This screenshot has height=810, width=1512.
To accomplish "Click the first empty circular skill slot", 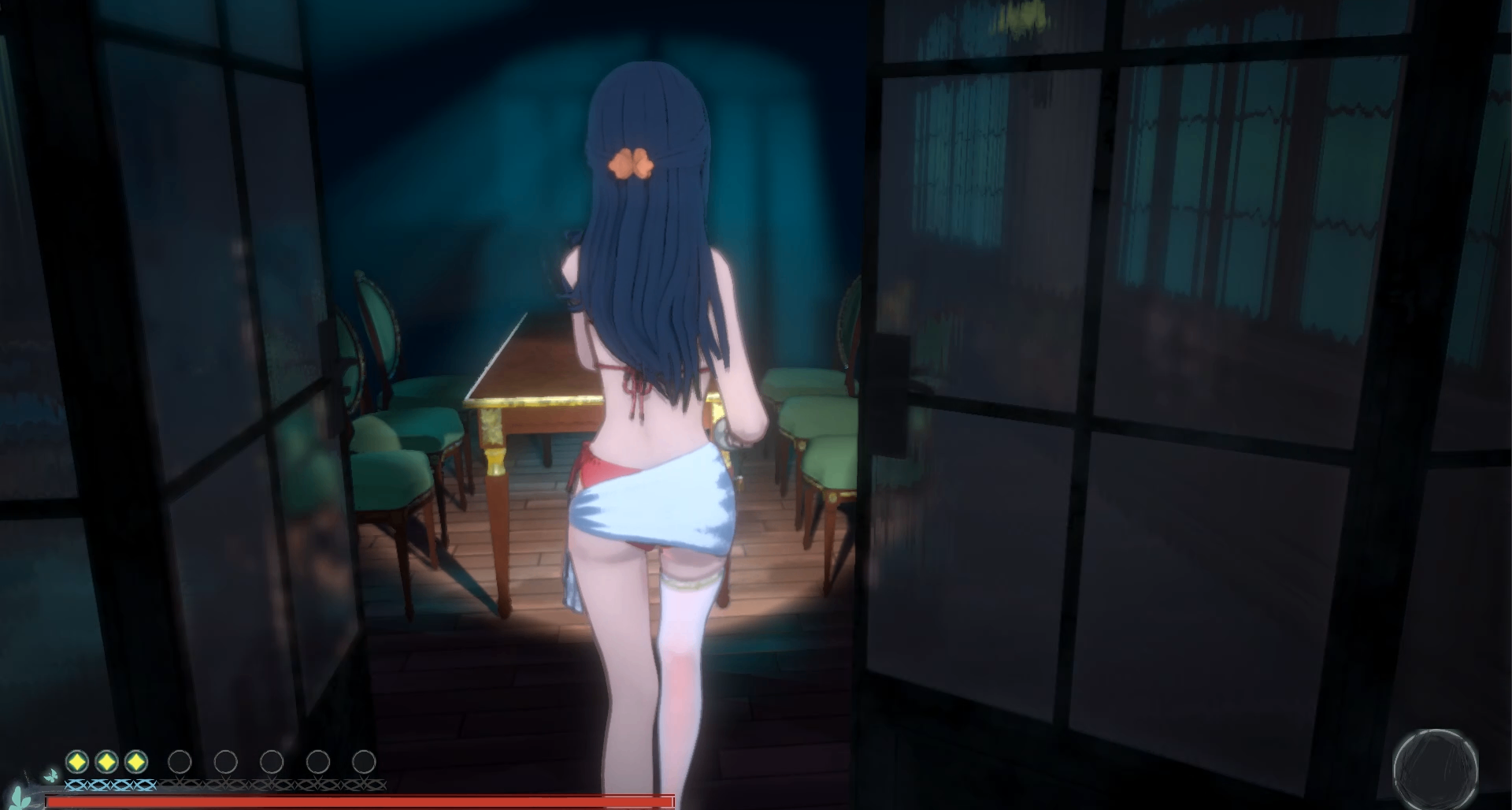I will click(x=180, y=761).
